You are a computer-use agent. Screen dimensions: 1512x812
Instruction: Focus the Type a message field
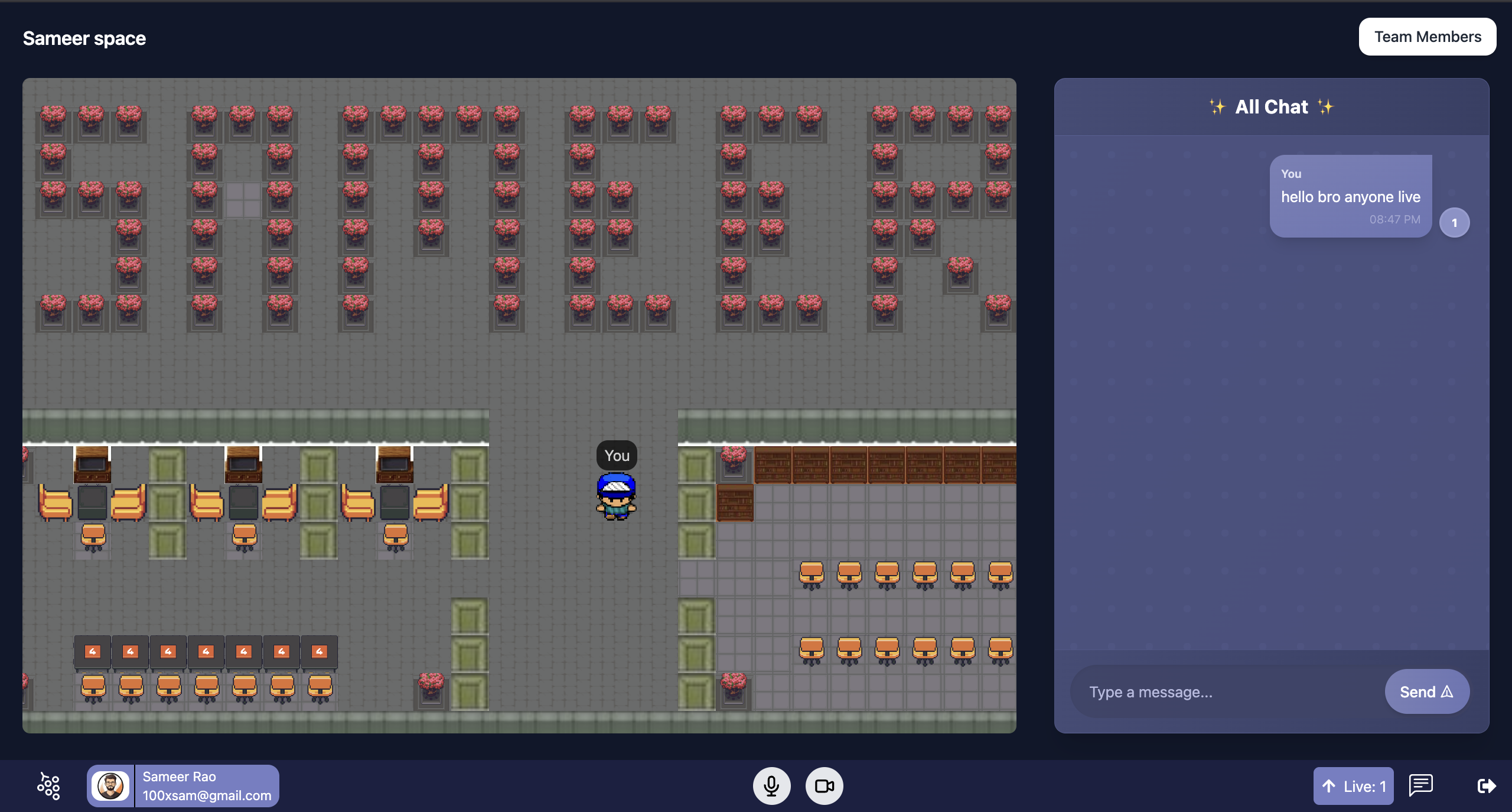(1226, 691)
